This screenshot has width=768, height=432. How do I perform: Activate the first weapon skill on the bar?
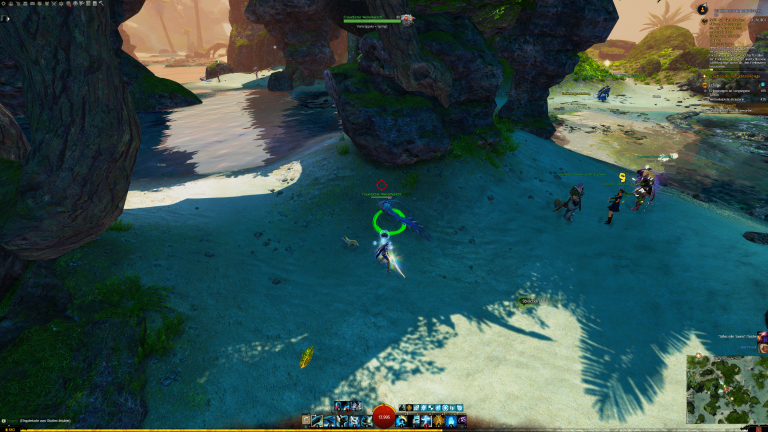317,421
